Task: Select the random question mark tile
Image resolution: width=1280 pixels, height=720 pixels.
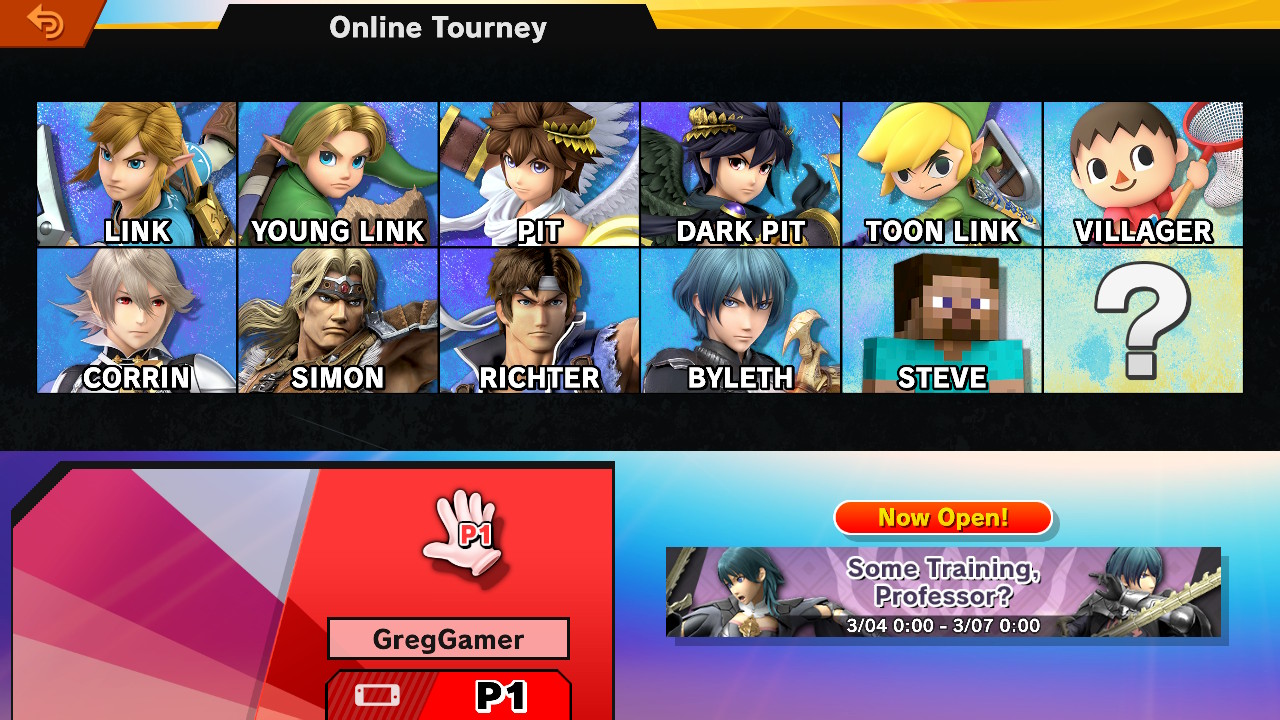Action: [x=1143, y=320]
